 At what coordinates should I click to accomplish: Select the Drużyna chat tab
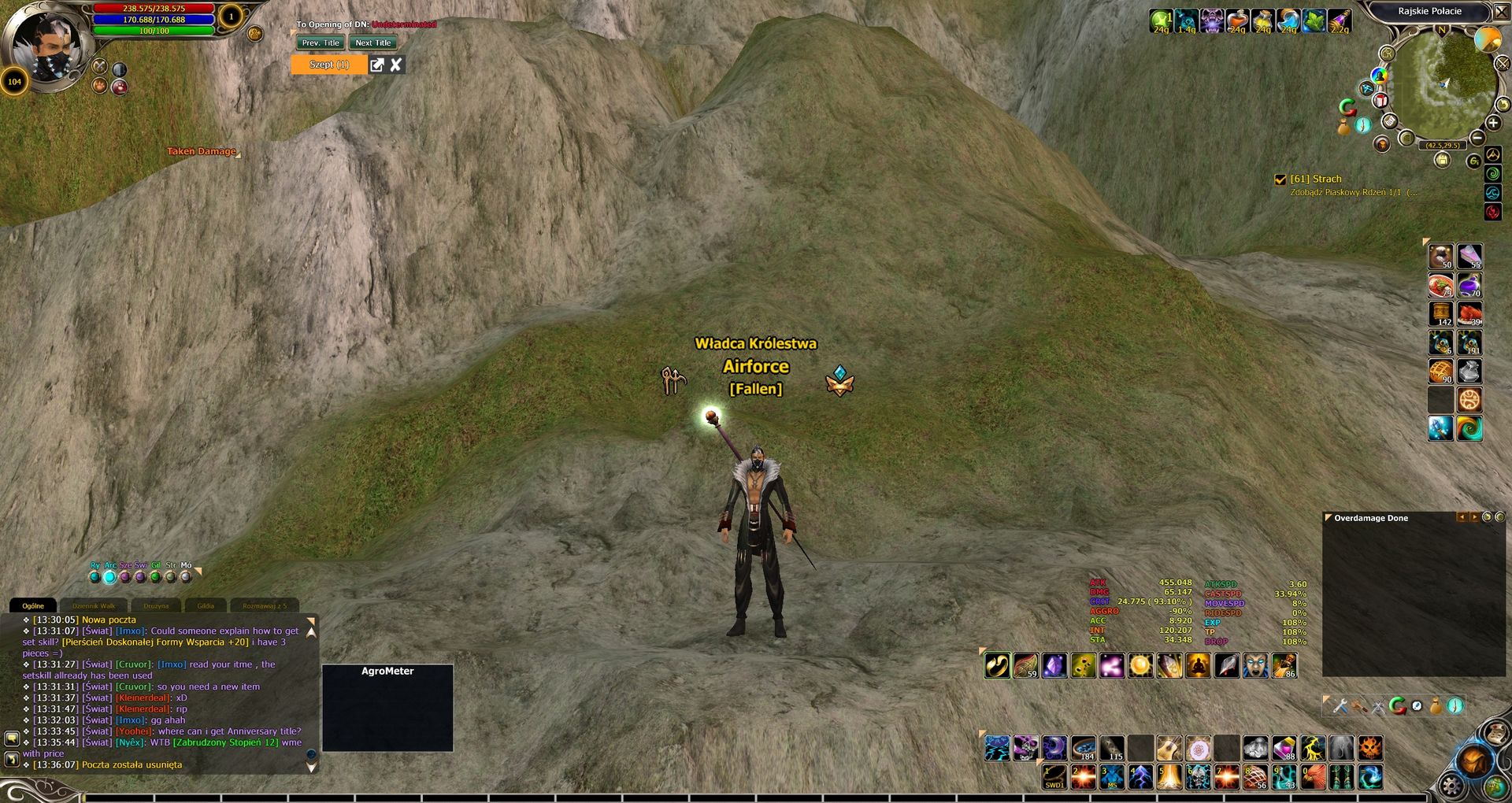point(156,606)
